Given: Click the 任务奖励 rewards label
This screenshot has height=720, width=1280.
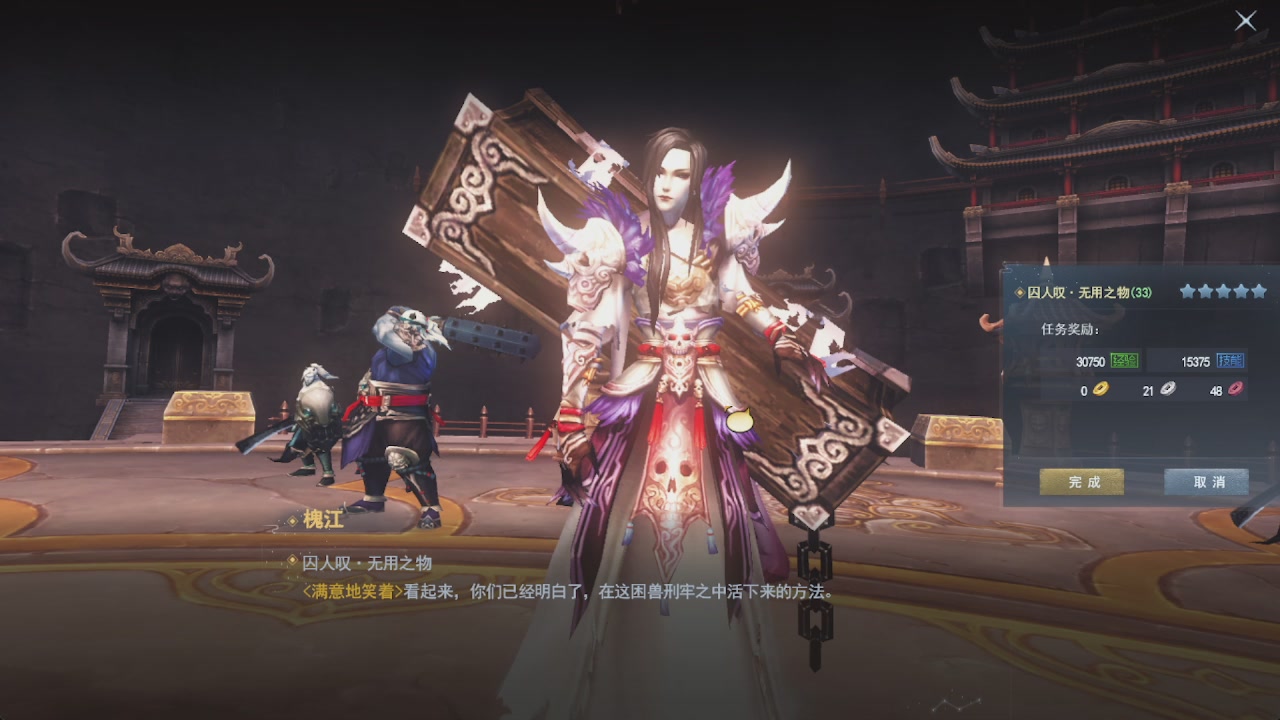Looking at the screenshot, I should click(1070, 328).
